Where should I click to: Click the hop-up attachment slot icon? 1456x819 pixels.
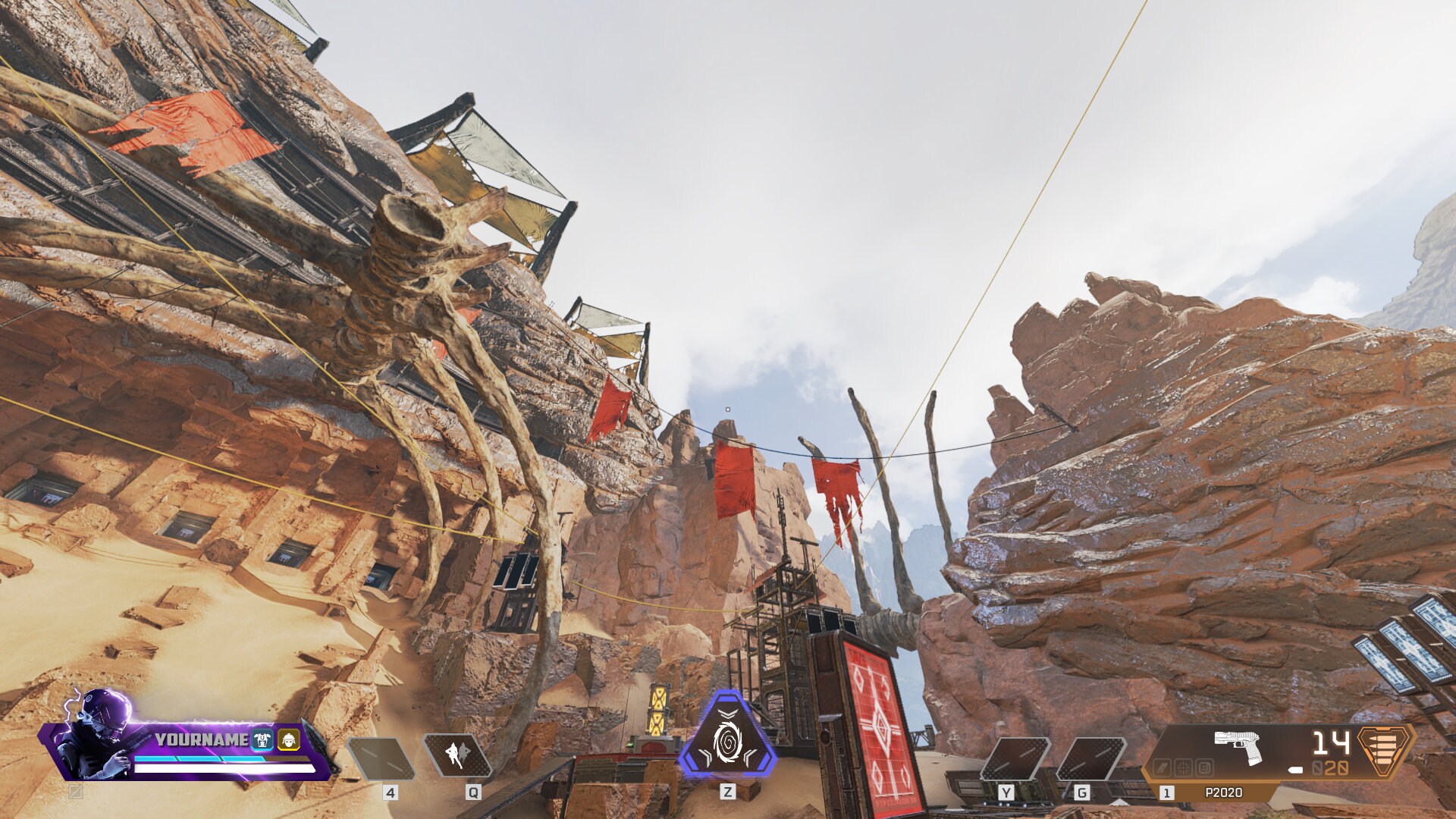1203,767
